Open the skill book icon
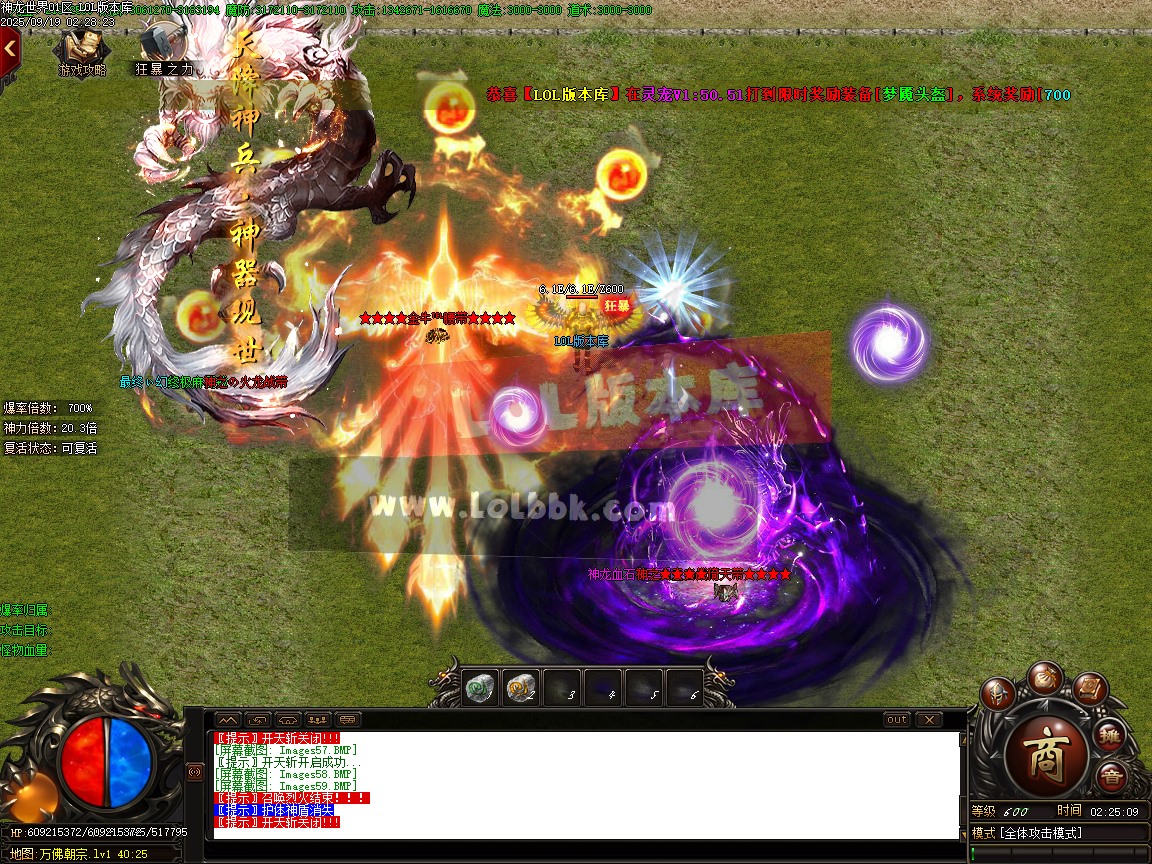Screen dimensions: 1152x864 [x=1090, y=687]
